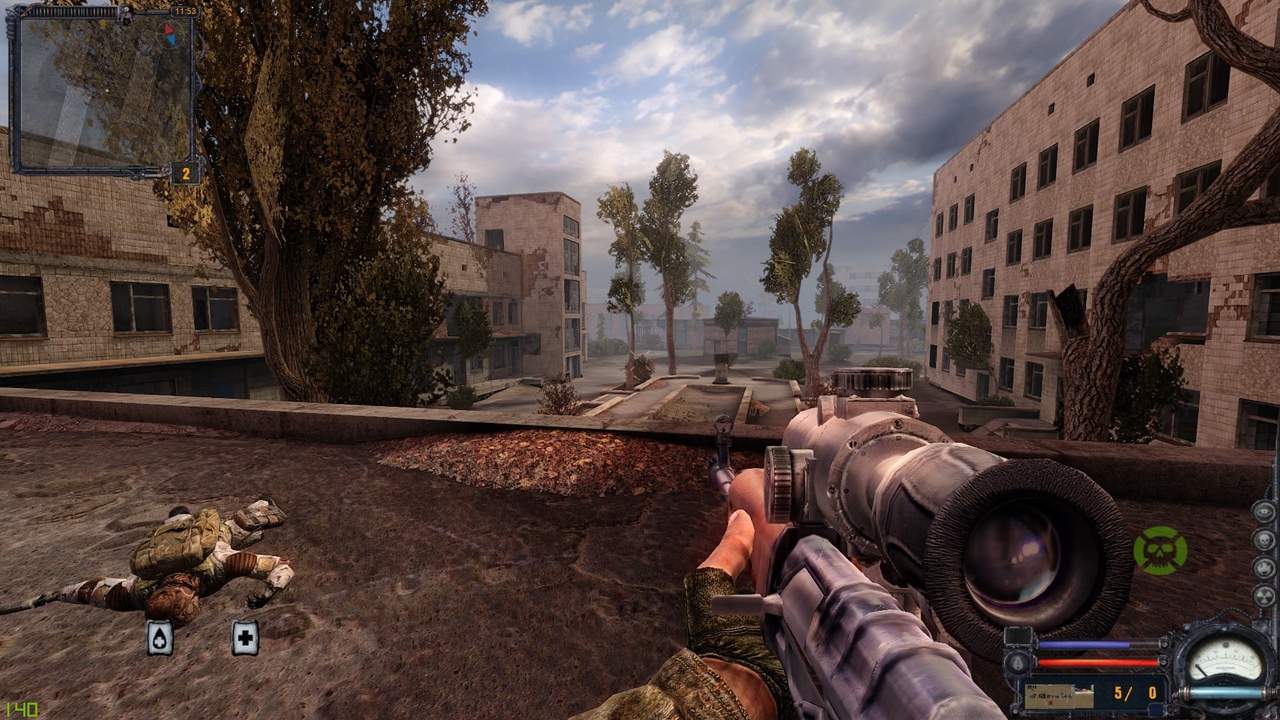
Task: Click the radiation trefoil indicator icon
Action: [x=1264, y=596]
